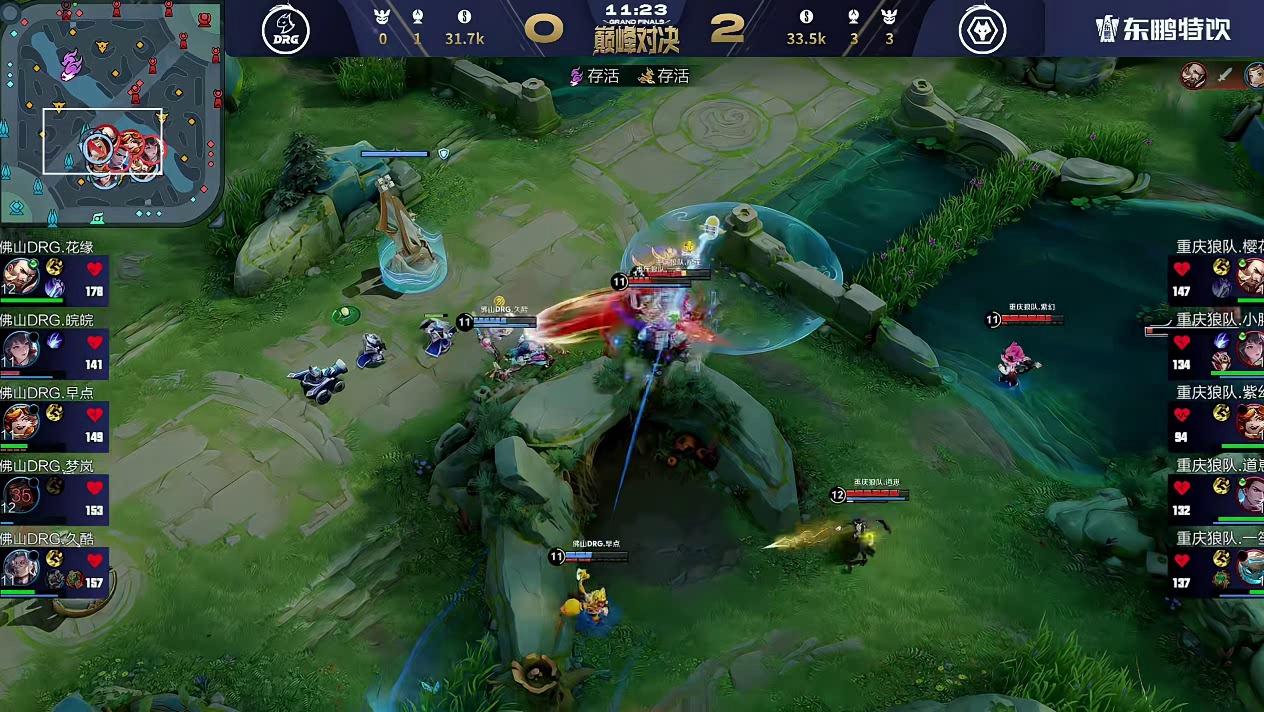Click the wolf team logo
The height and width of the screenshot is (712, 1264).
[x=982, y=30]
